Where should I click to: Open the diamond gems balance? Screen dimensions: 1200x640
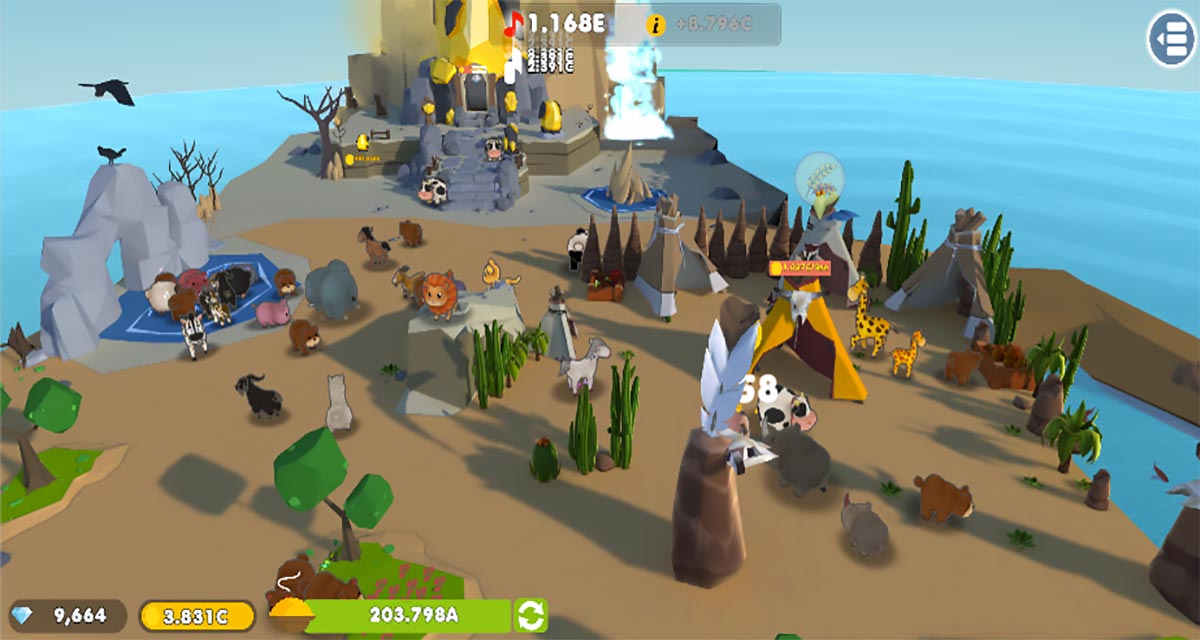(62, 616)
